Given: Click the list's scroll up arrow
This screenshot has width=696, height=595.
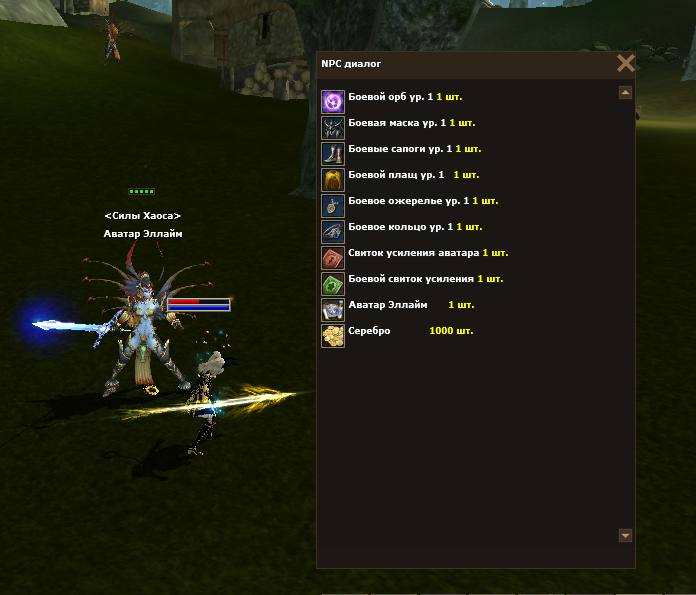Looking at the screenshot, I should [x=625, y=93].
